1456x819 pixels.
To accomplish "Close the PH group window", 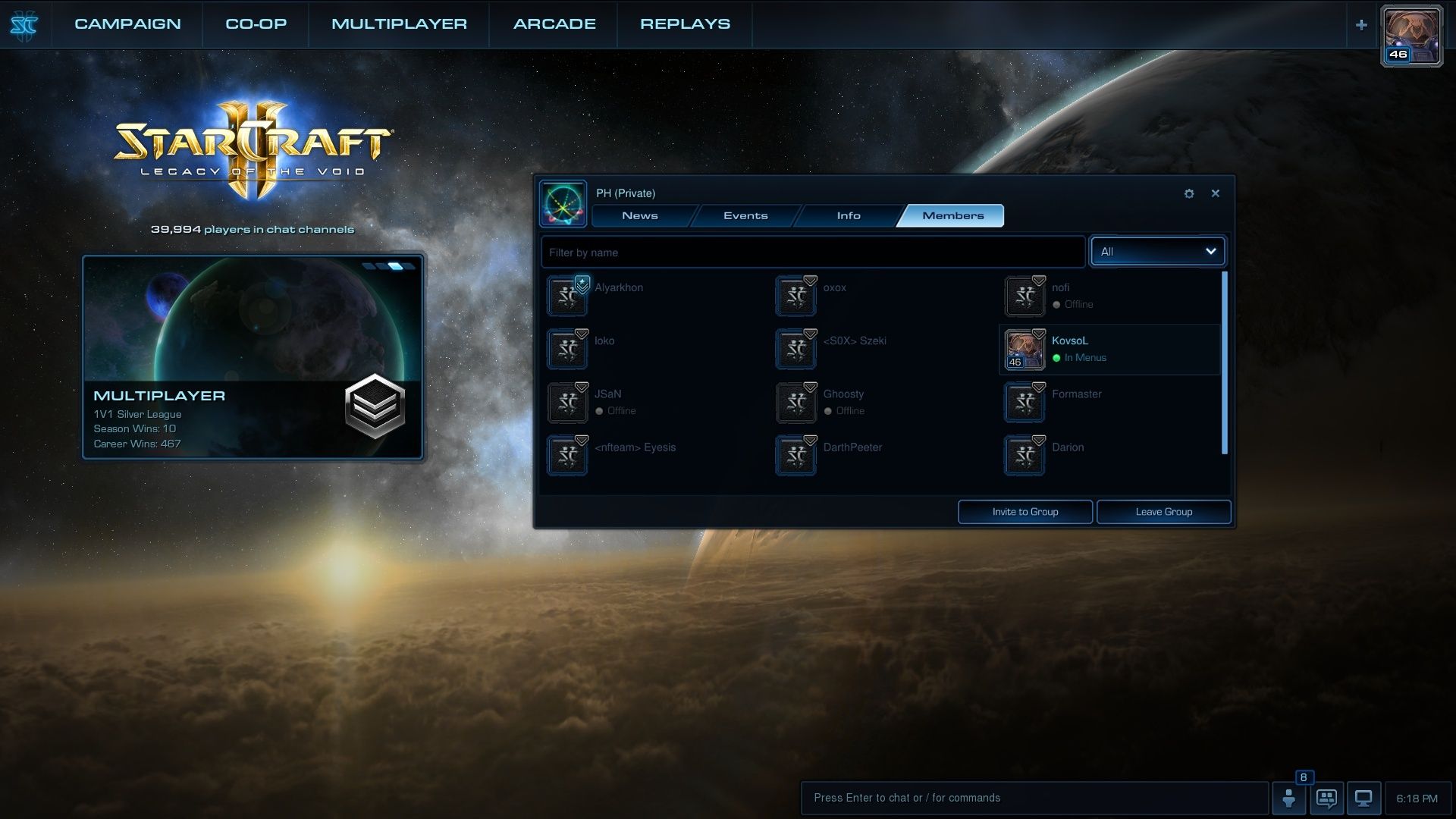I will tap(1216, 193).
